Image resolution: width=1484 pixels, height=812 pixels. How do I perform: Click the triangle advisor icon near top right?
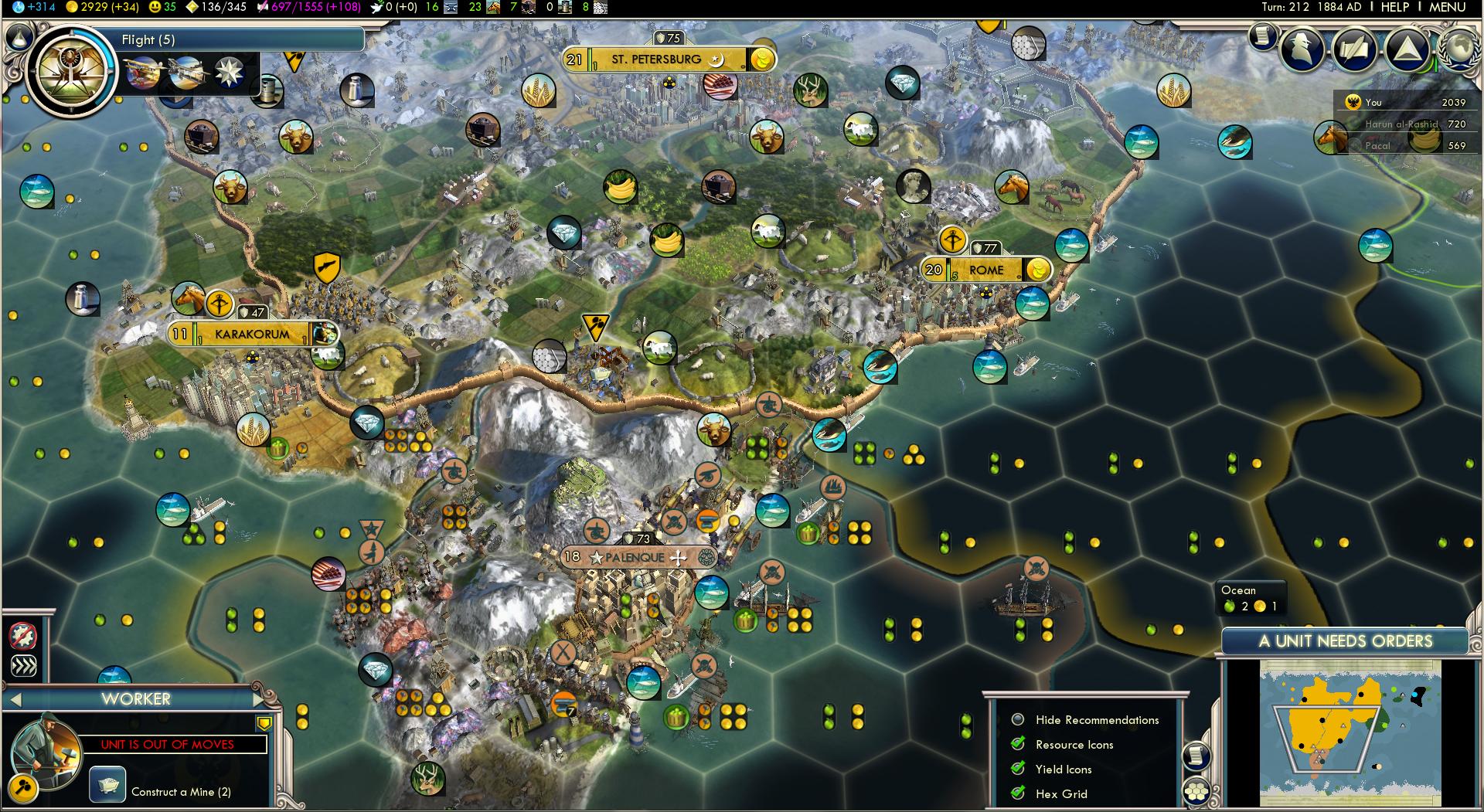tap(1405, 49)
